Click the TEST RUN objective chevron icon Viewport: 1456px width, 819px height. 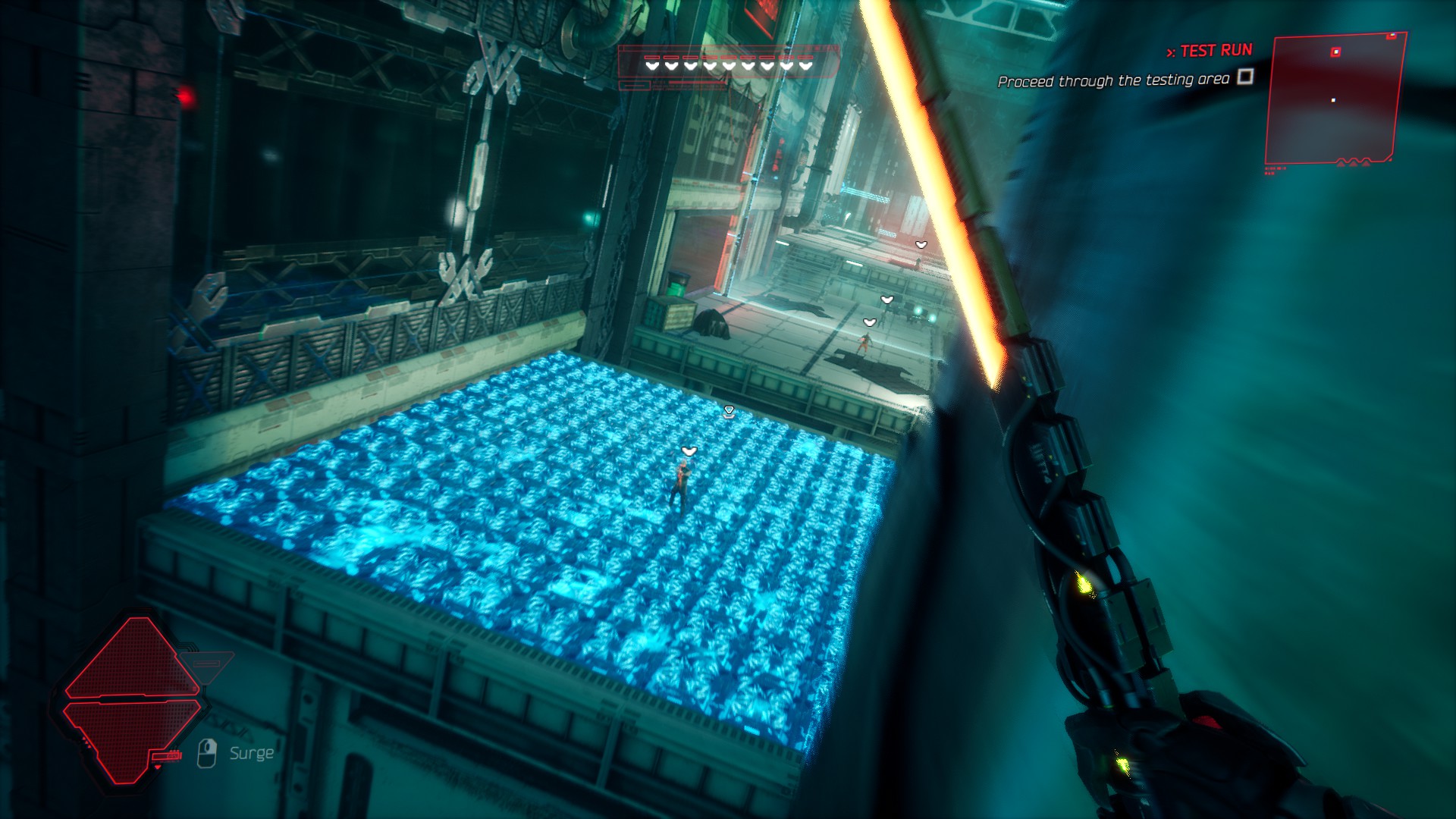tap(1171, 52)
